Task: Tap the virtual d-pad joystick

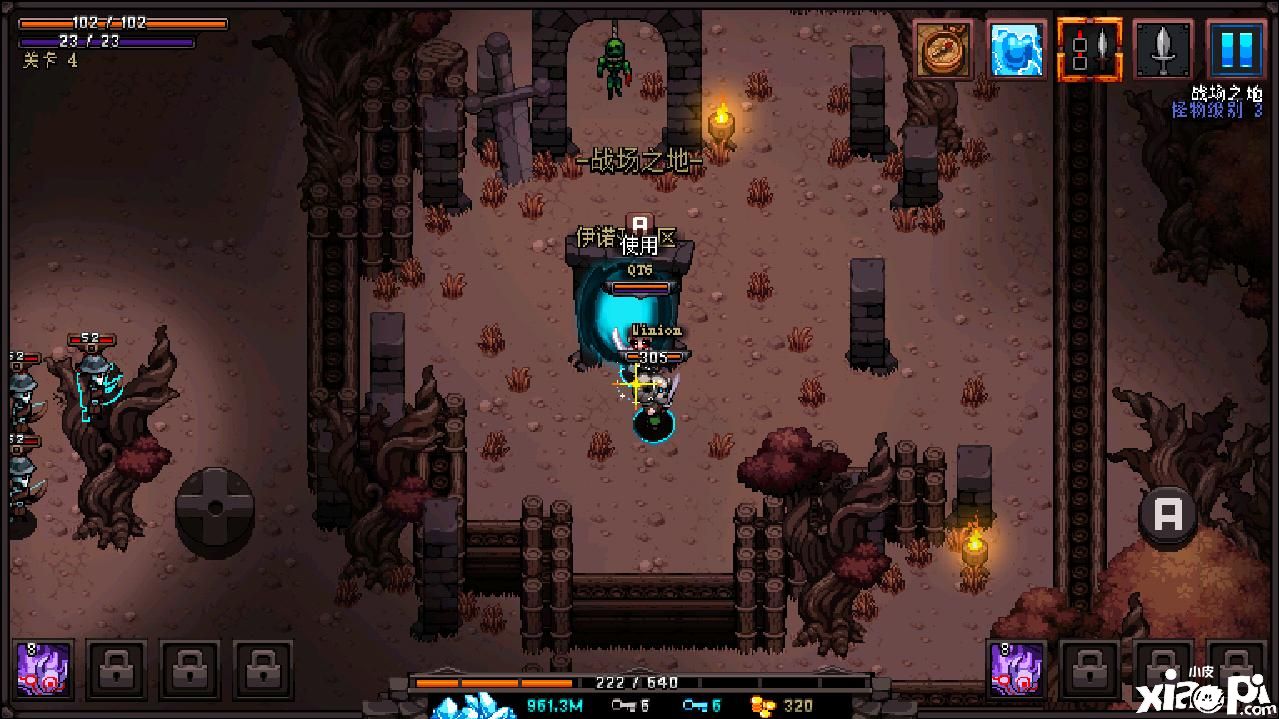Action: [x=215, y=508]
